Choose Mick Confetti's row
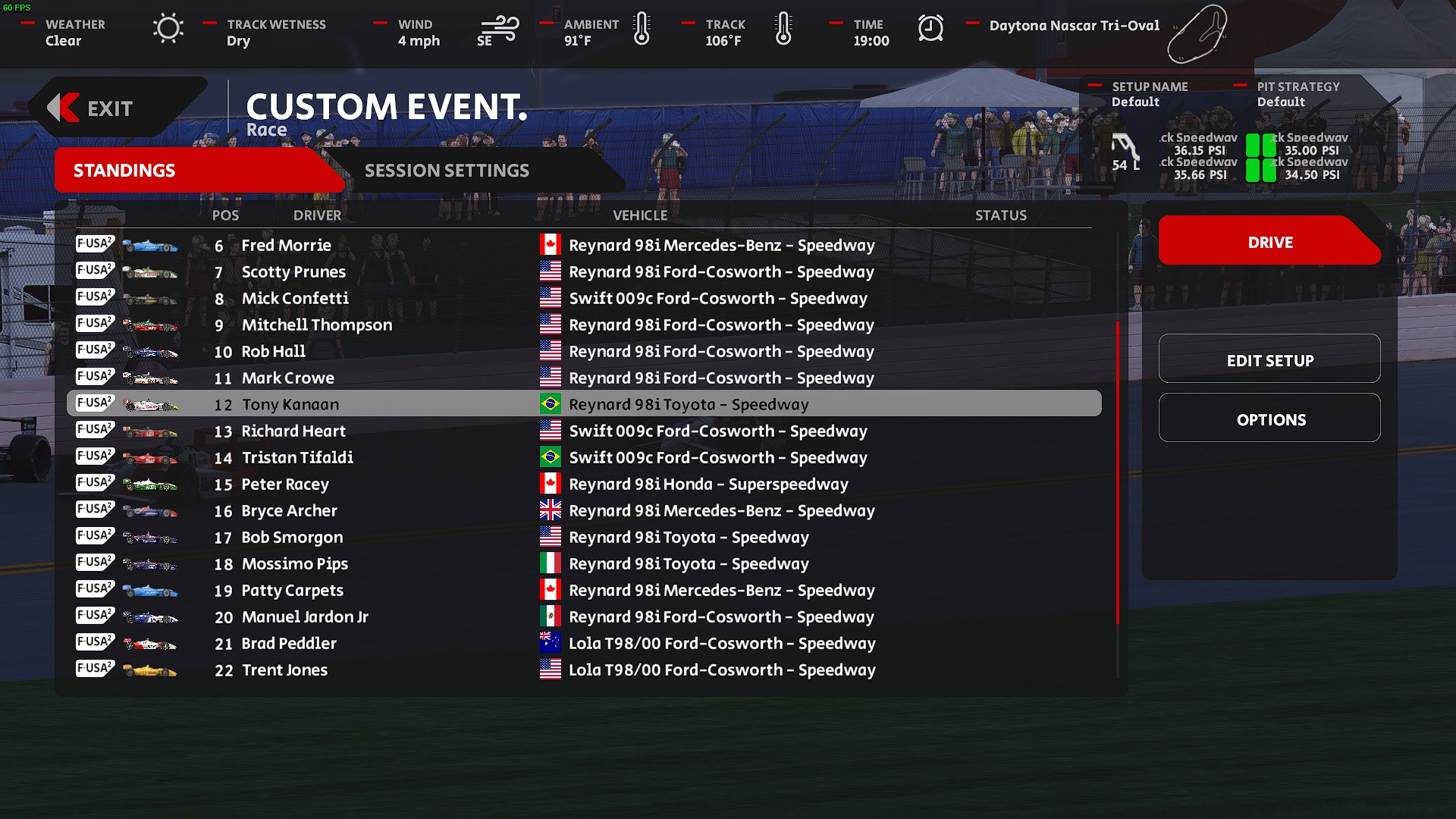 [295, 298]
